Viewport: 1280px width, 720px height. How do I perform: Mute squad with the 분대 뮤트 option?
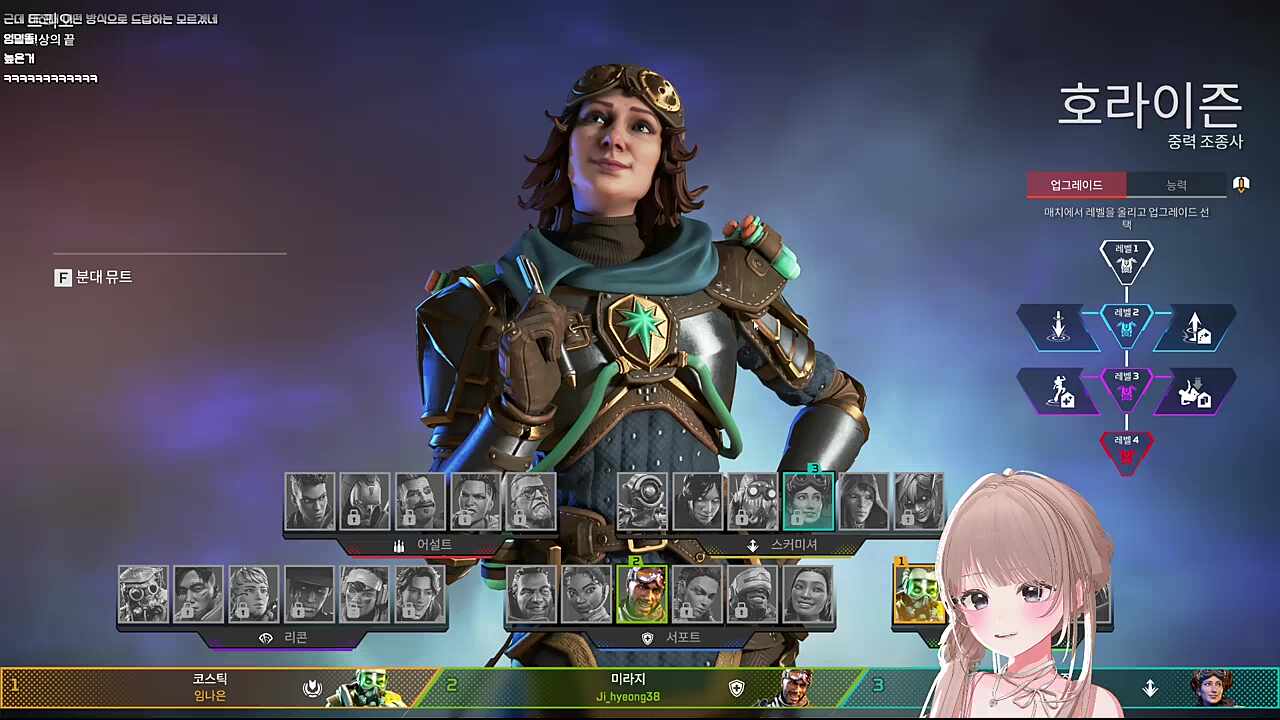click(94, 277)
